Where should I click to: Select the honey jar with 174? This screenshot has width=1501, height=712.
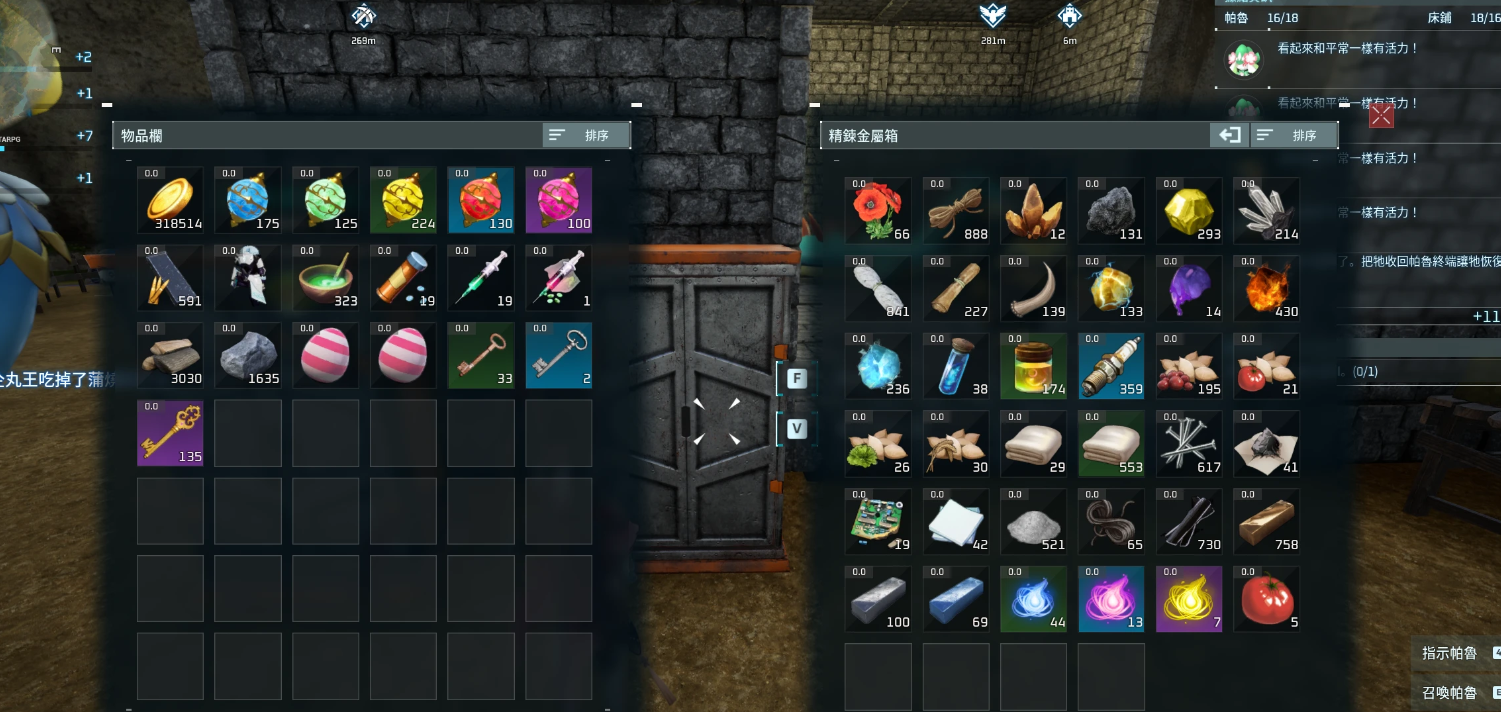click(x=1033, y=366)
